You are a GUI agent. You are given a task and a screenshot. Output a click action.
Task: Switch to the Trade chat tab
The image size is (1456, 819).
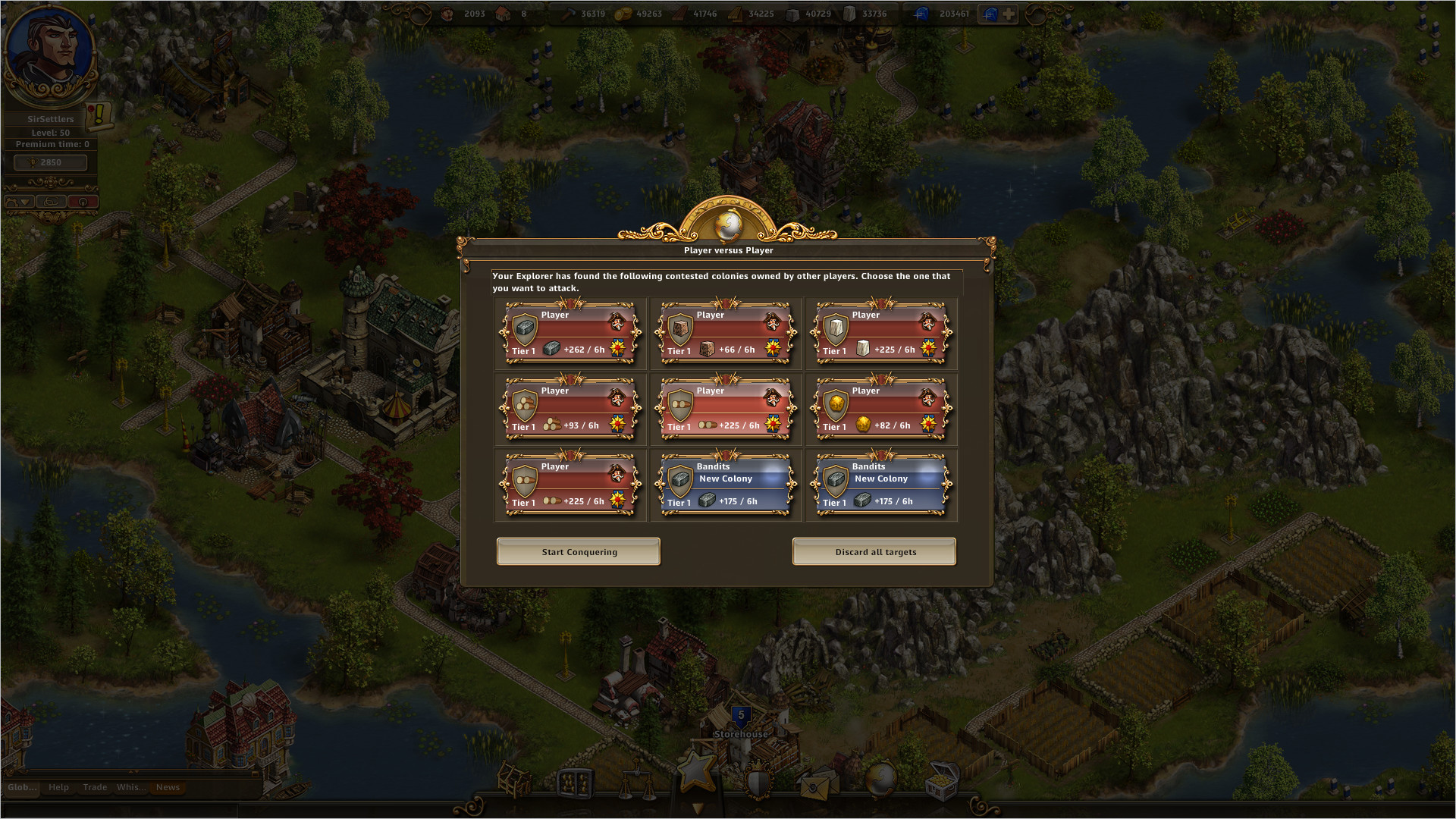pyautogui.click(x=95, y=787)
